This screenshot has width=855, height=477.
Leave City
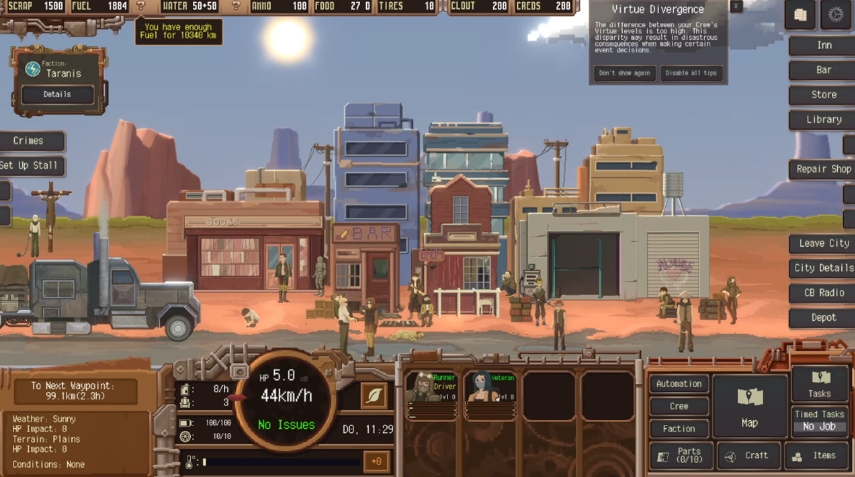823,244
